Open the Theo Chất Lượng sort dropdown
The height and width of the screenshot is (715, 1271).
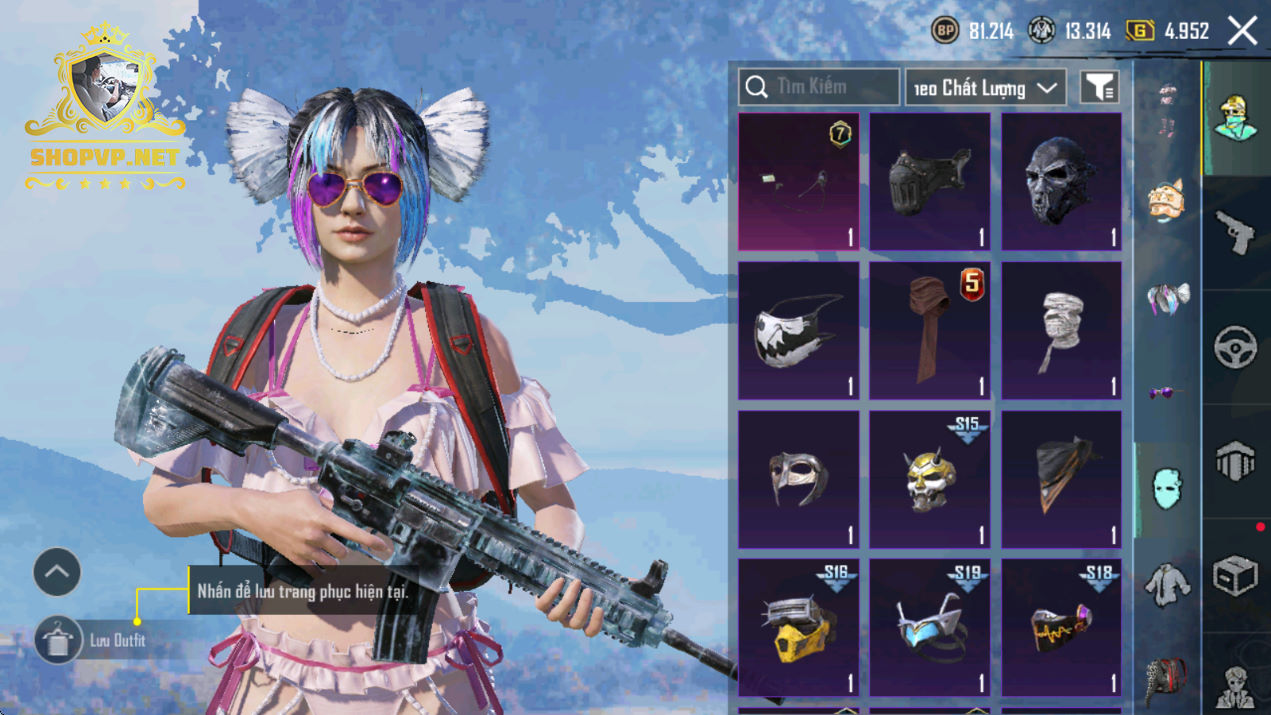[x=985, y=88]
